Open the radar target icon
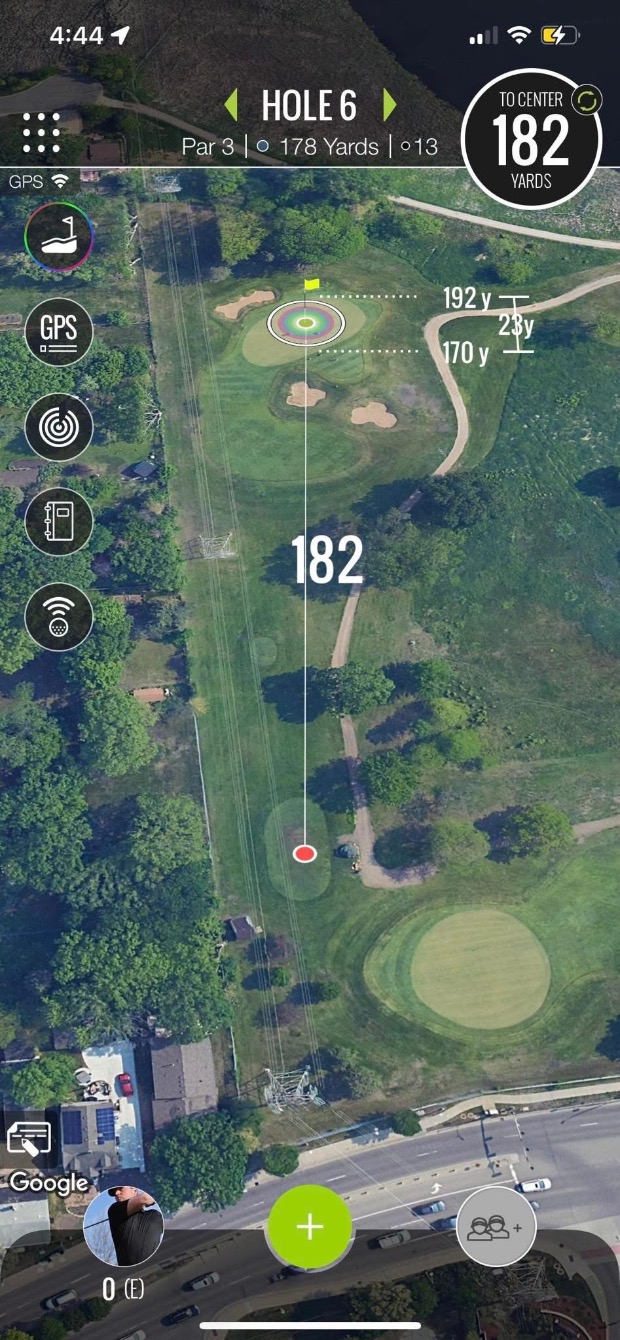The image size is (620, 1340). [x=59, y=427]
